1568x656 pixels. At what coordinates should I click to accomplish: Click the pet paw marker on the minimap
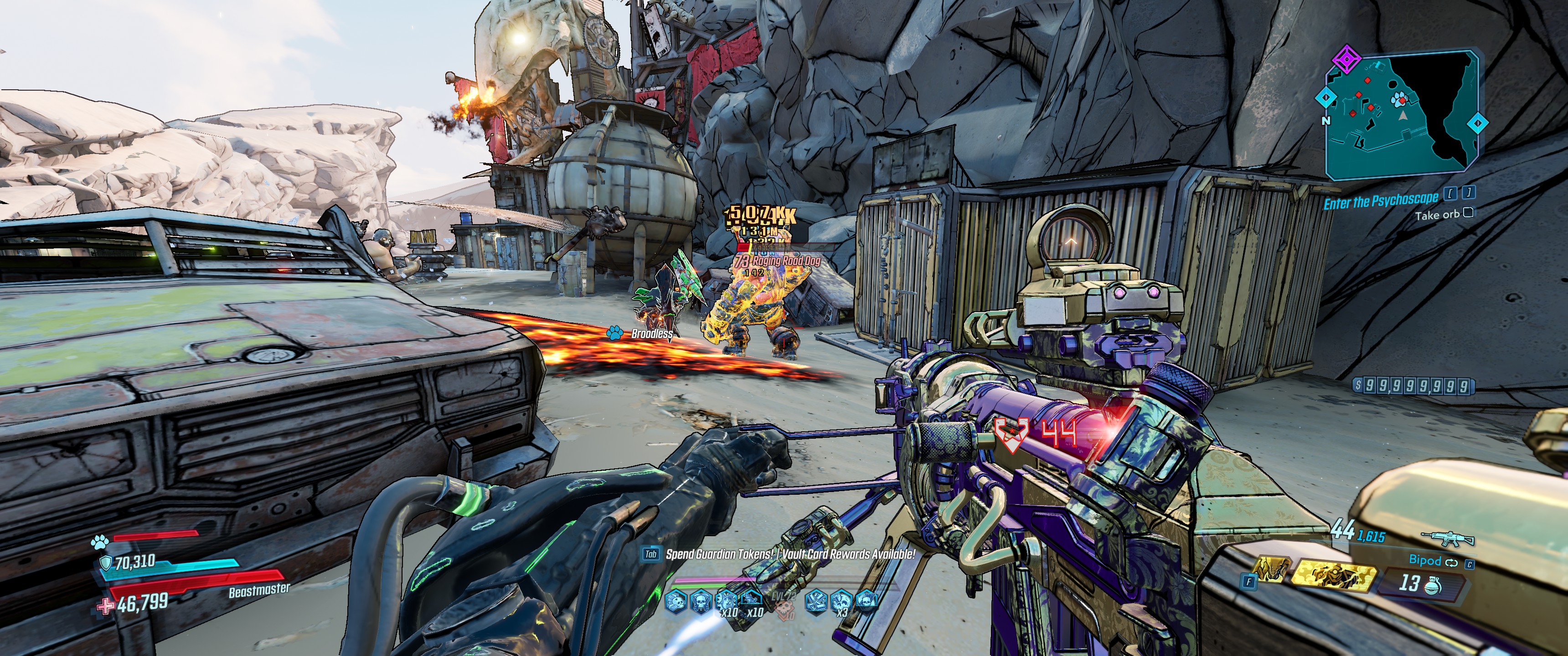[1399, 99]
